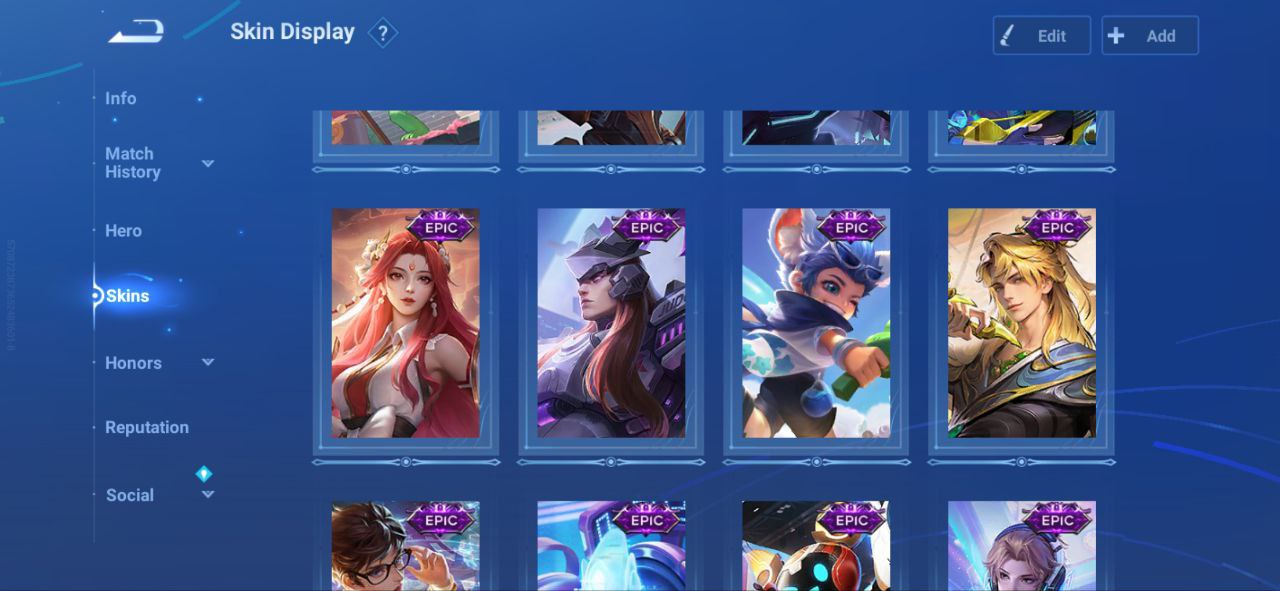1280x591 pixels.
Task: Switch to the Info tab
Action: click(x=121, y=98)
